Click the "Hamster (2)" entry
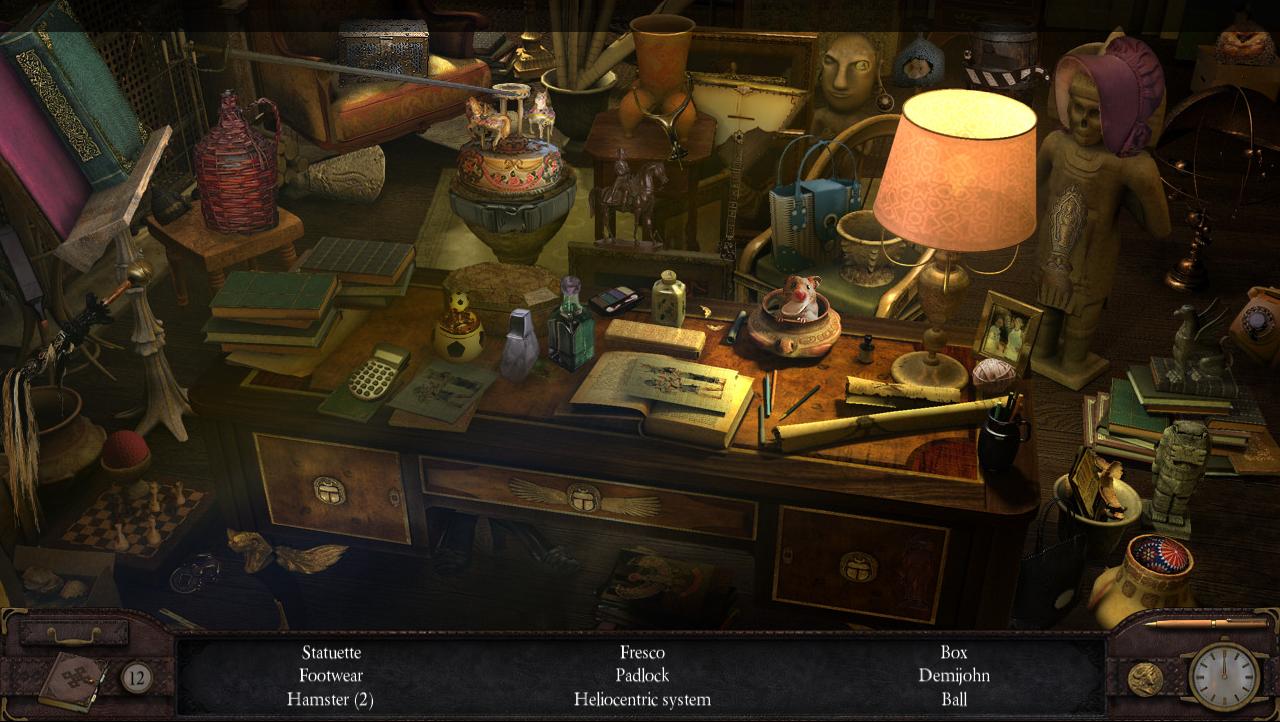This screenshot has height=722, width=1280. [x=331, y=700]
